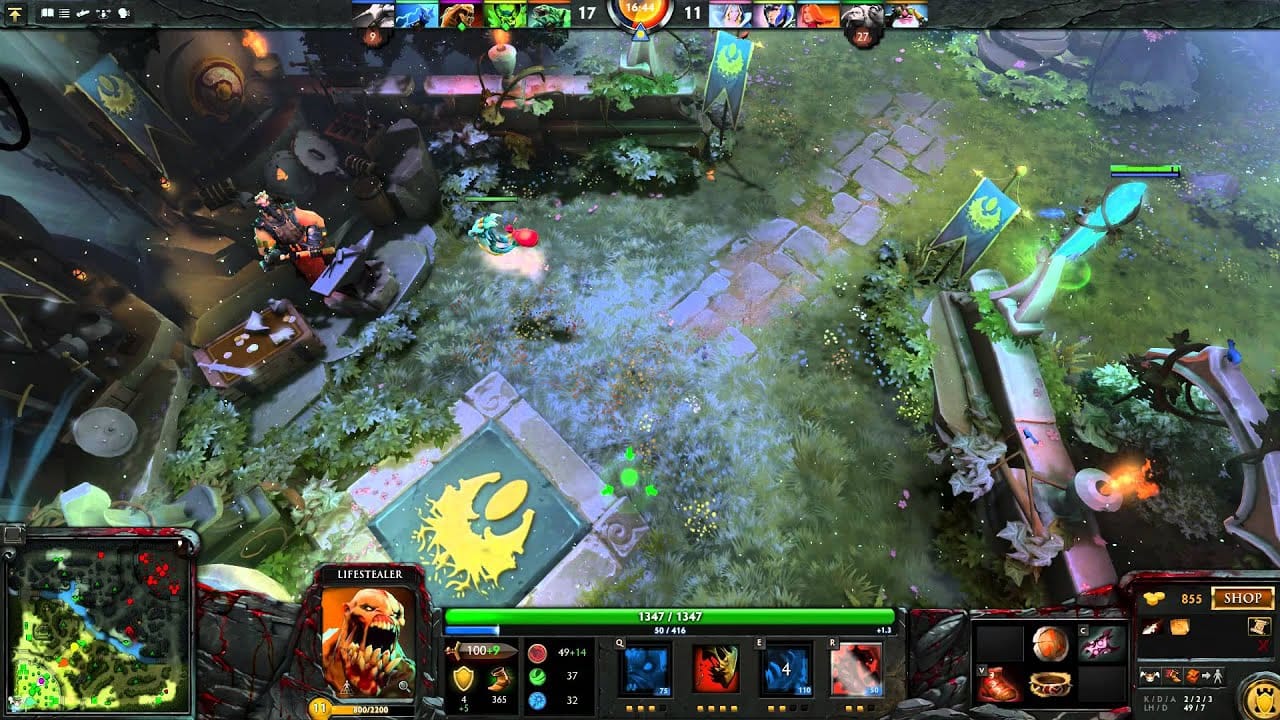Cancel the quickbuy with the red X
Image resolution: width=1280 pixels, height=720 pixels.
coord(1262,644)
